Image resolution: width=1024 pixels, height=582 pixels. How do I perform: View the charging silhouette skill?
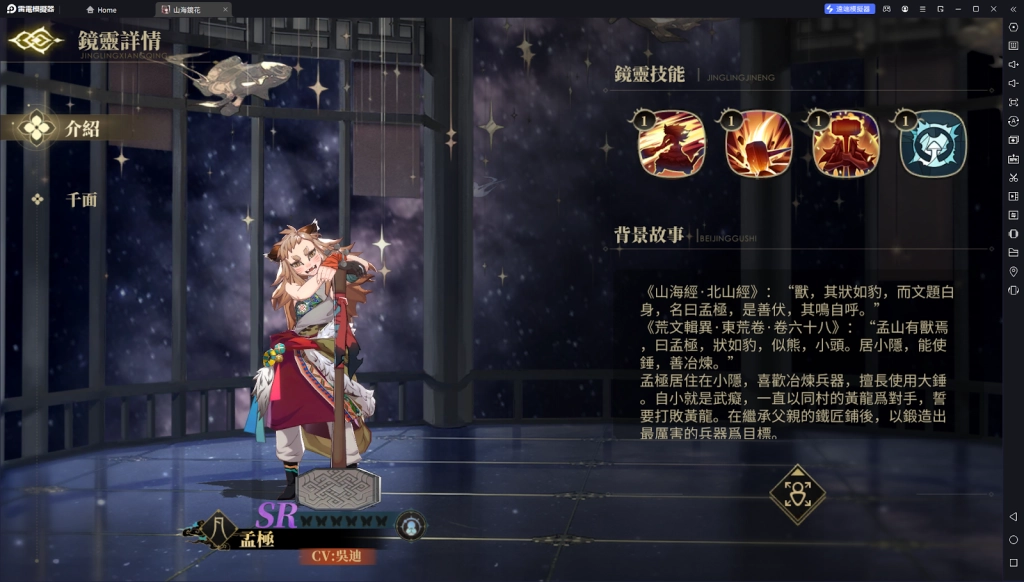[x=671, y=145]
